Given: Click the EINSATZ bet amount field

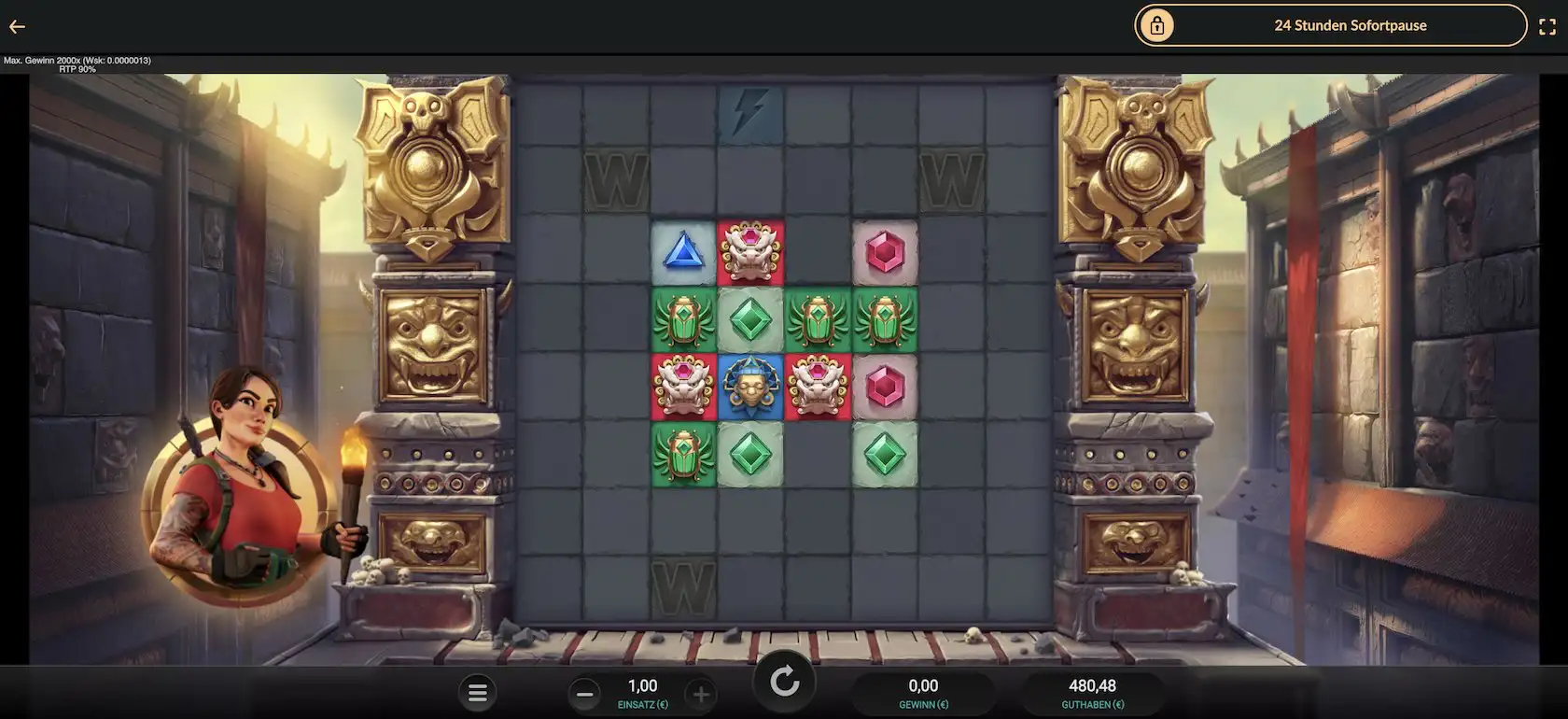Looking at the screenshot, I should [643, 691].
